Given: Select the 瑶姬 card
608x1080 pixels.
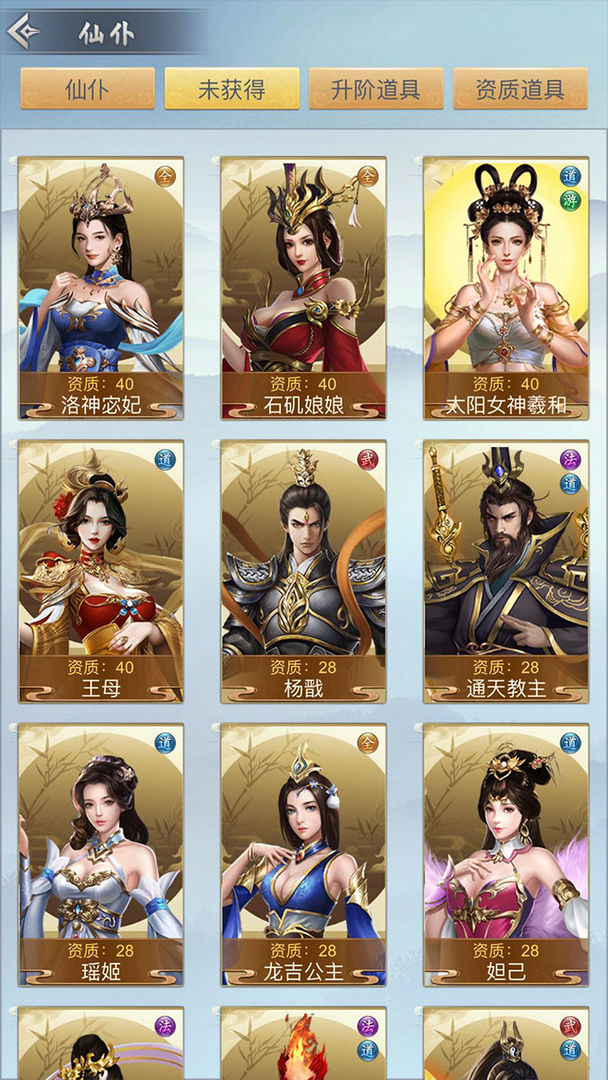Looking at the screenshot, I should 101,855.
